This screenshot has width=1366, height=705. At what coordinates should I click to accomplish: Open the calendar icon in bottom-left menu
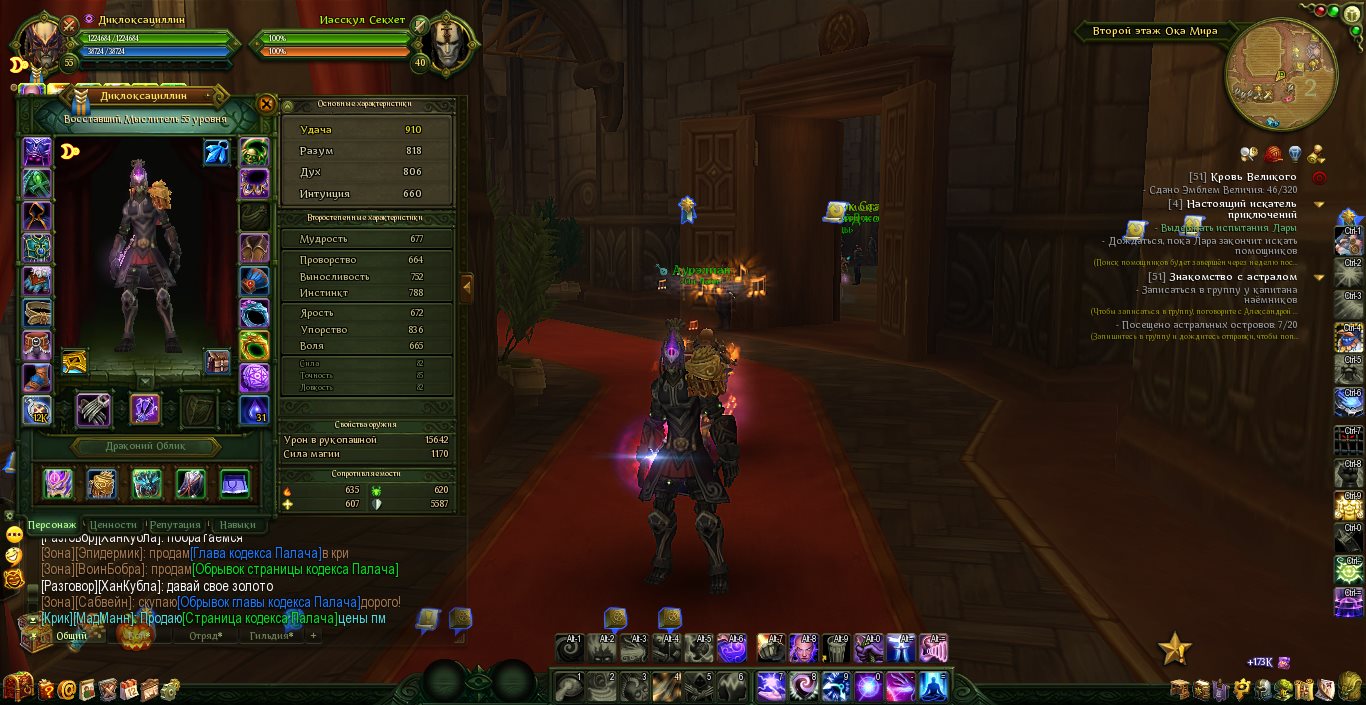[129, 689]
